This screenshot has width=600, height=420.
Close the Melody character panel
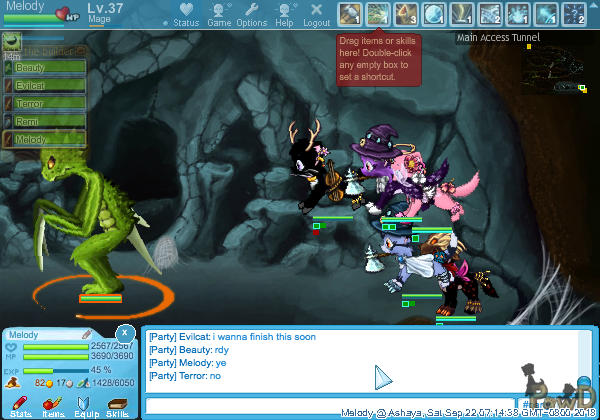[124, 333]
